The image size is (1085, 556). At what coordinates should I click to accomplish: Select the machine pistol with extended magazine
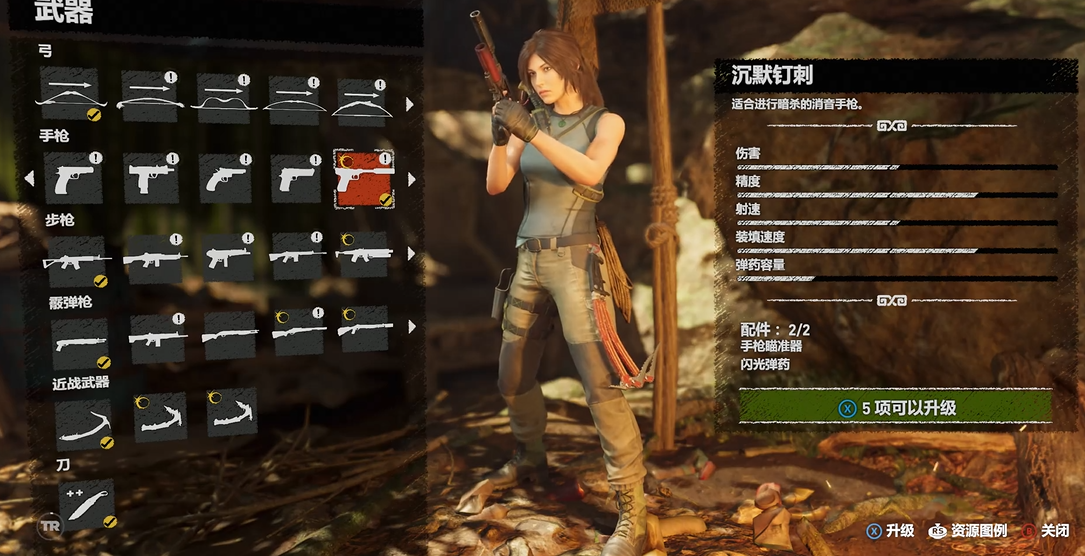[152, 179]
